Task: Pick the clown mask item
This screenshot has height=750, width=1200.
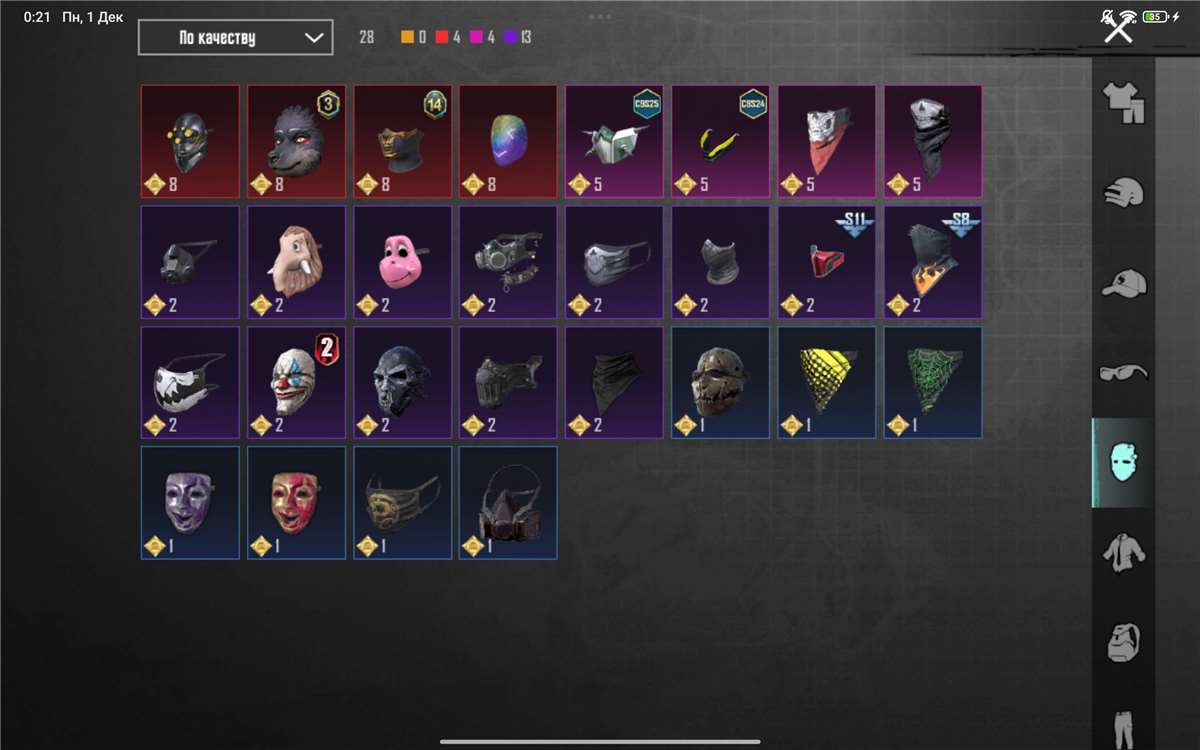Action: (296, 382)
